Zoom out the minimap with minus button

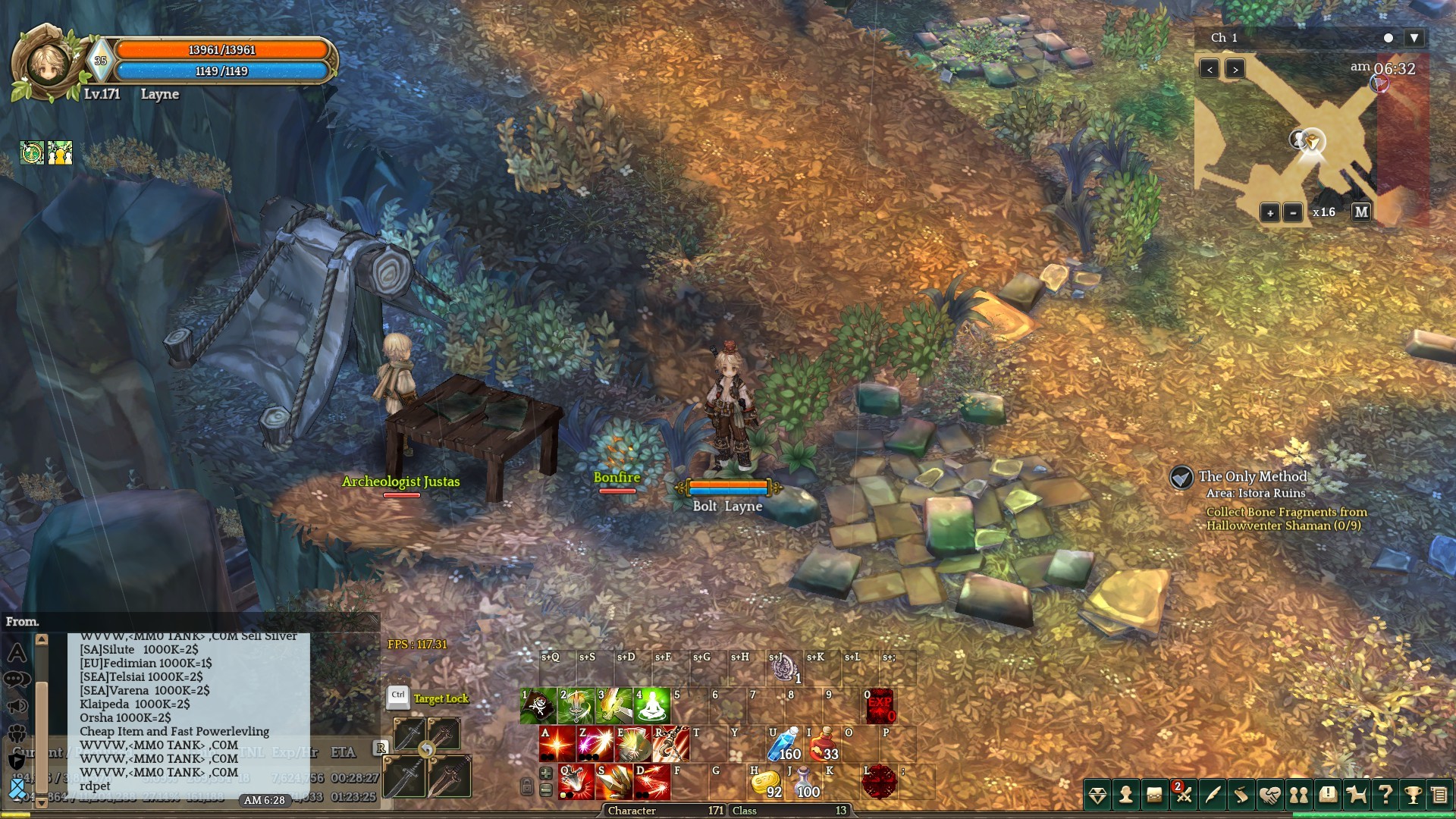(1293, 213)
